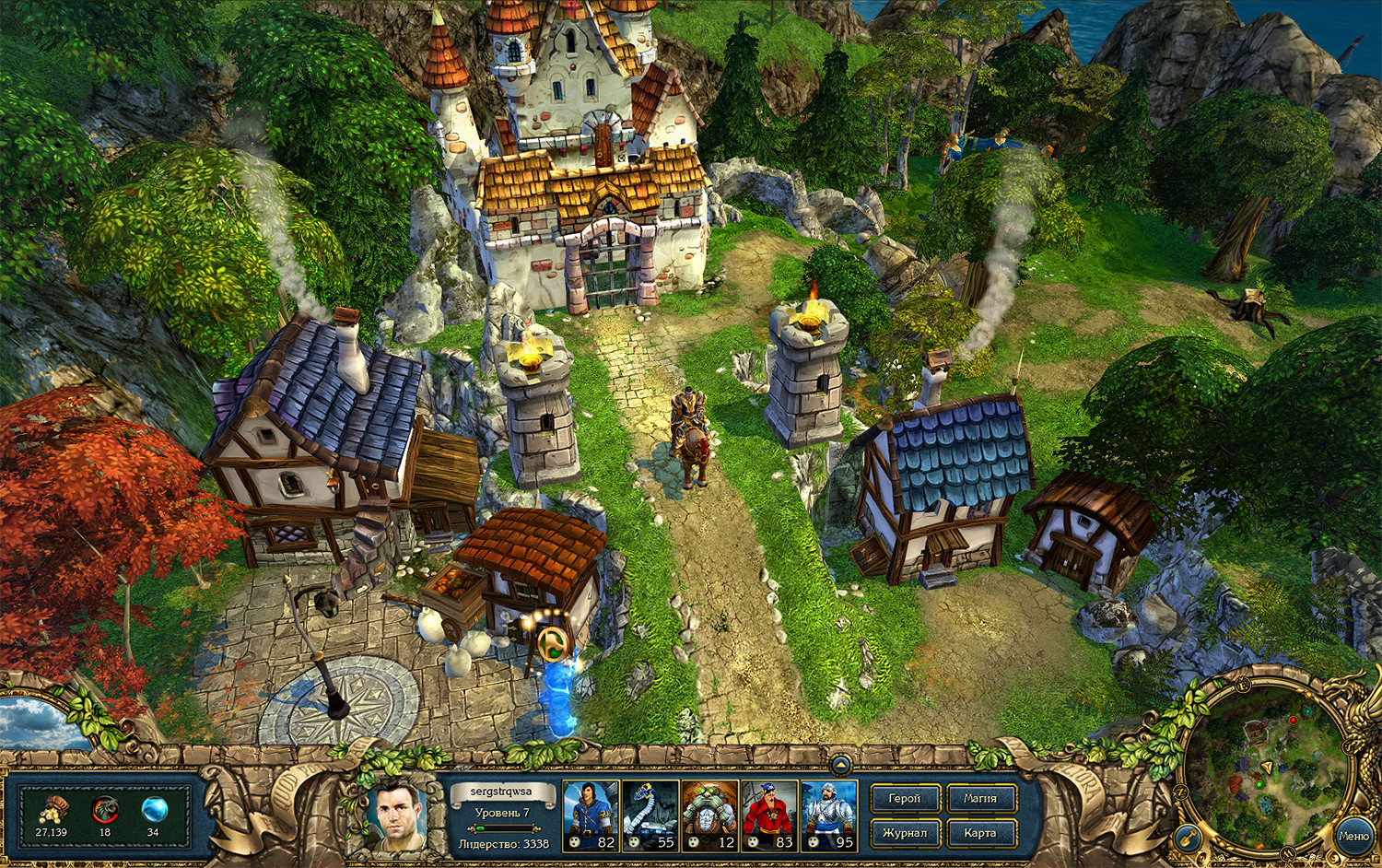Screen dimensions: 1382x868
Task: Select the armored knight troop with 95 units
Action: point(828,815)
